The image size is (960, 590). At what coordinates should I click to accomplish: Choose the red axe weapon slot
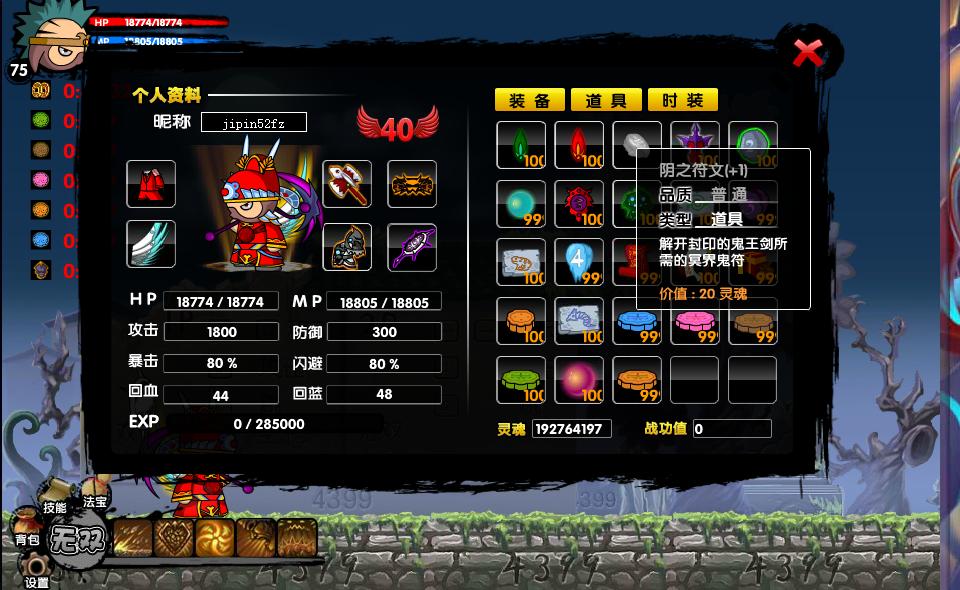click(347, 184)
